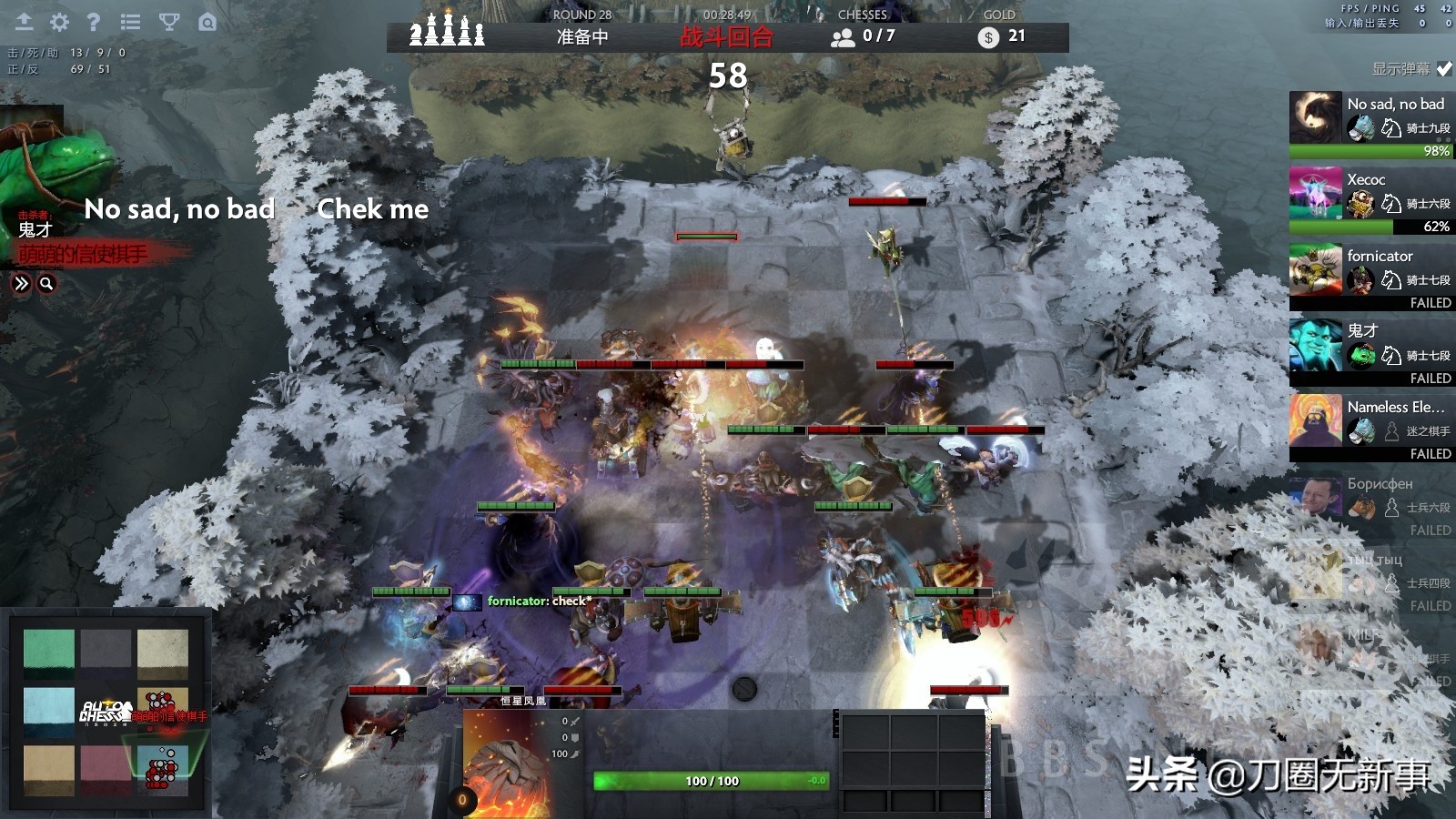Click the players icon beside the 0/7 counter
Viewport: 1456px width, 819px height.
844,36
